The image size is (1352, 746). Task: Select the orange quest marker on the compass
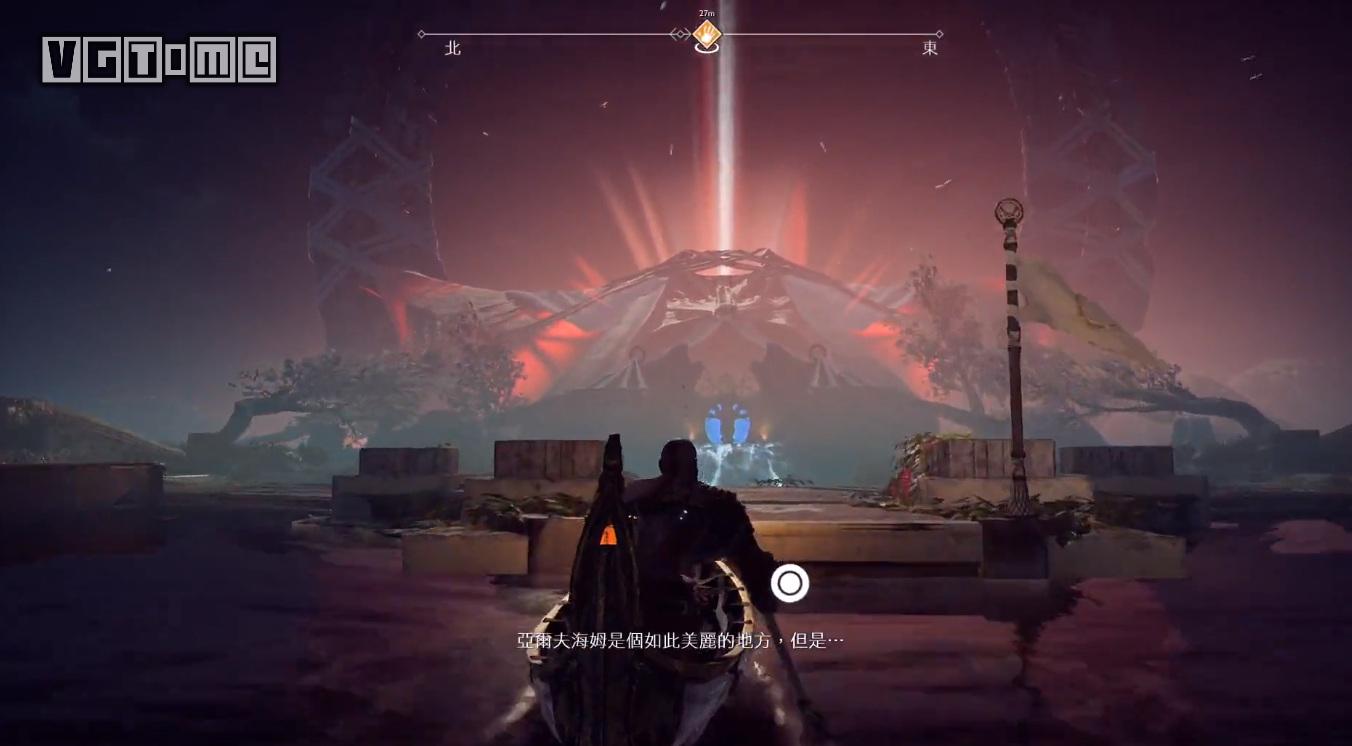[707, 35]
